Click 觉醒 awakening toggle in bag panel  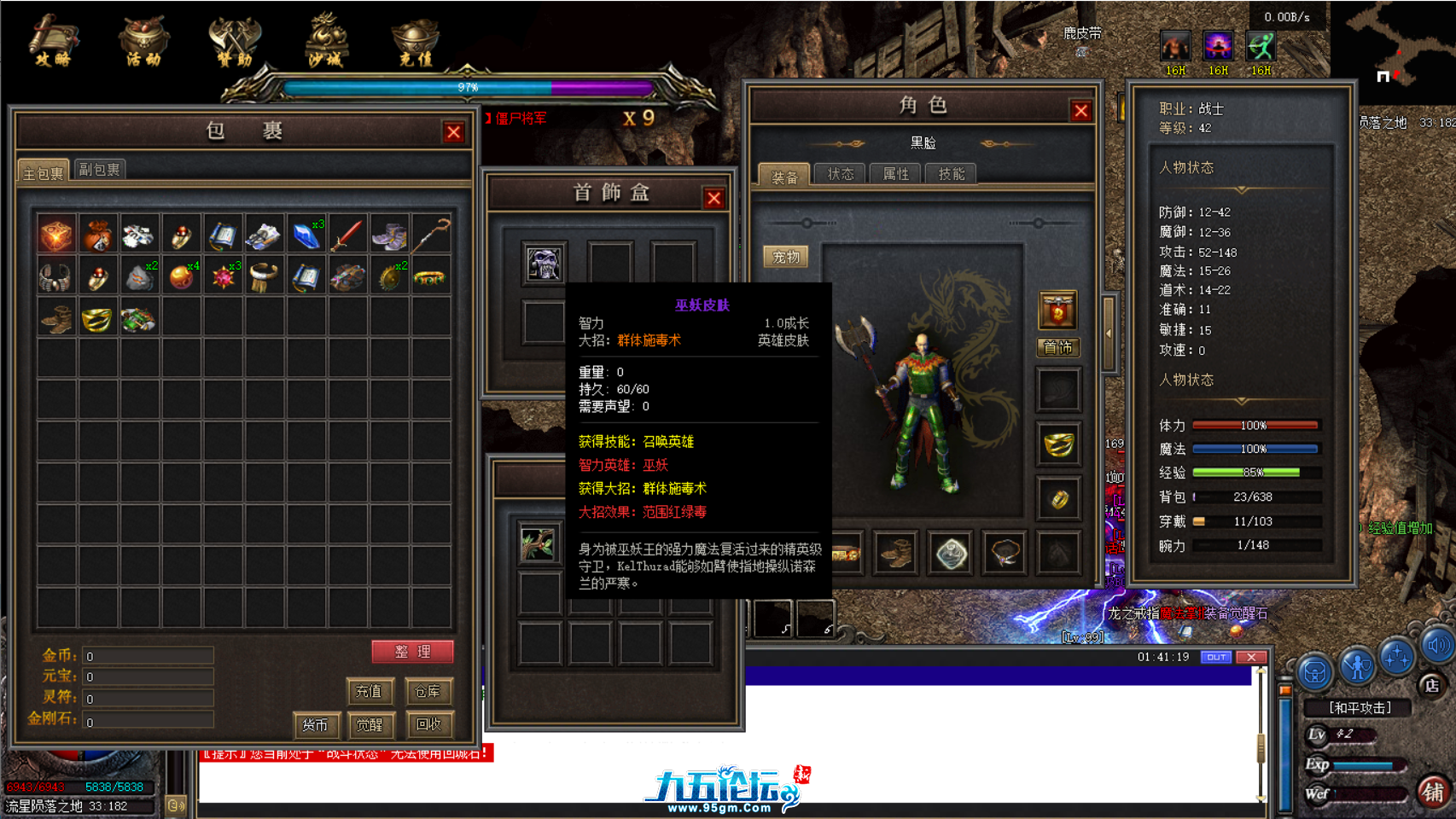coord(369,726)
